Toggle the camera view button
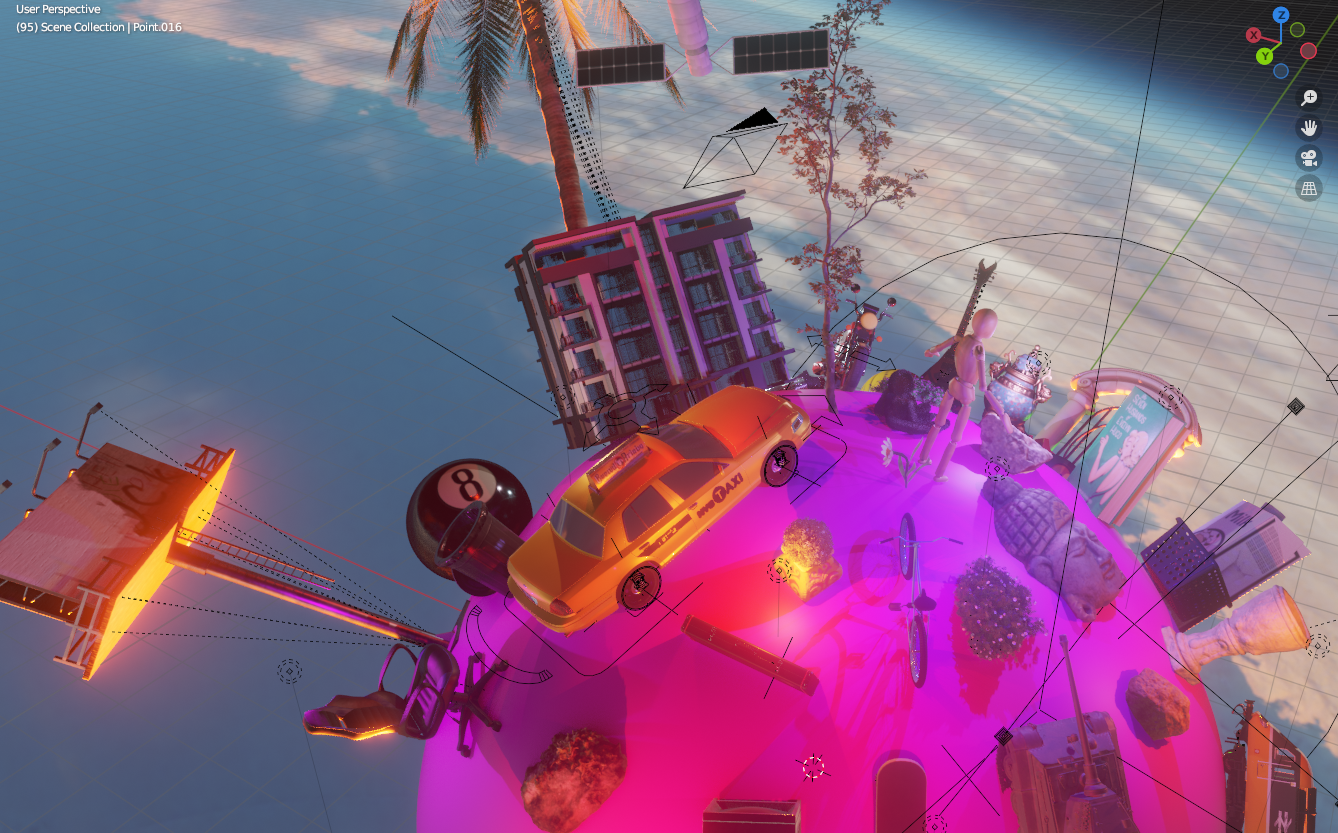The image size is (1338, 833). pyautogui.click(x=1309, y=157)
